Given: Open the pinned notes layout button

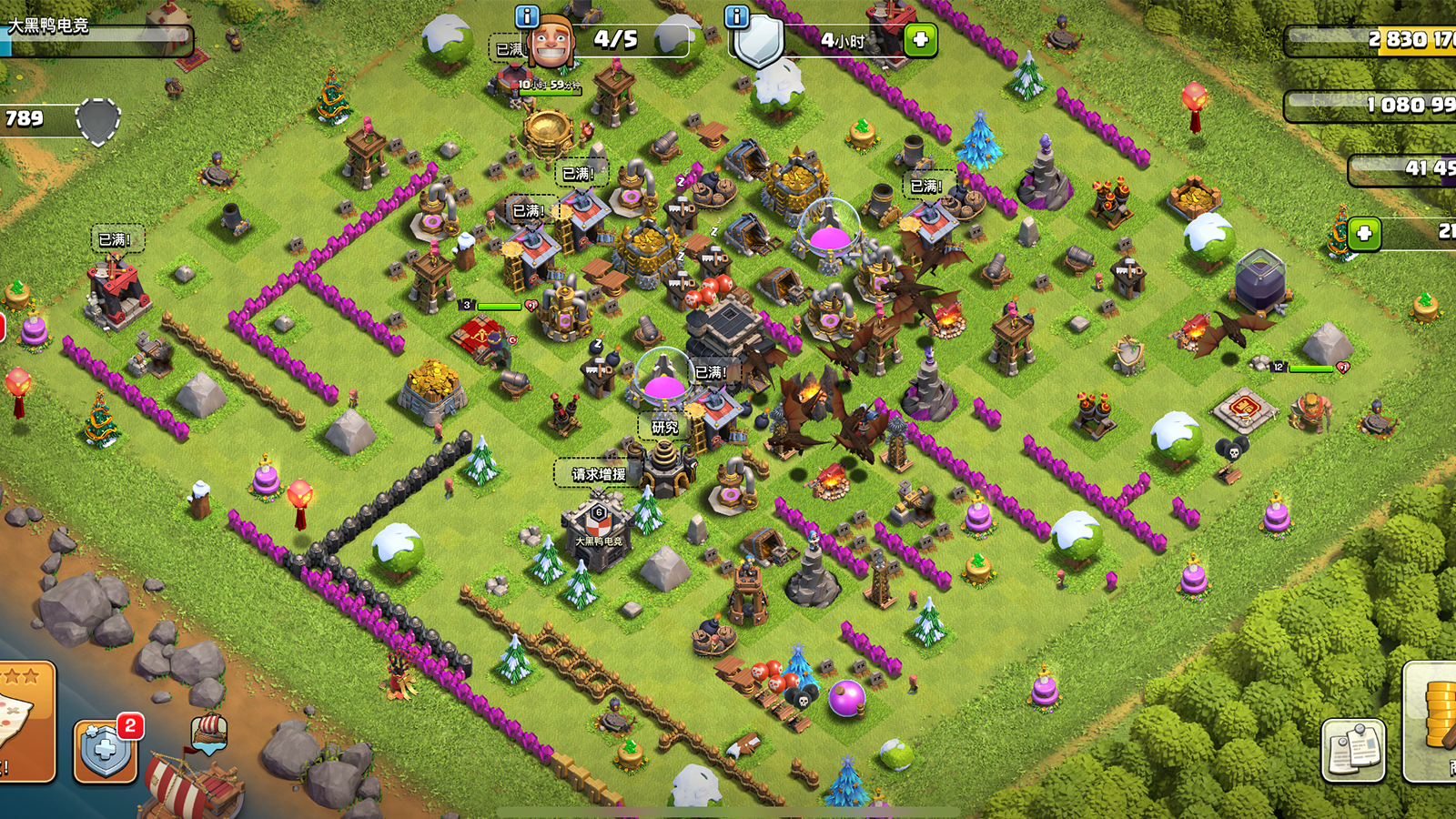Looking at the screenshot, I should coord(1353,751).
